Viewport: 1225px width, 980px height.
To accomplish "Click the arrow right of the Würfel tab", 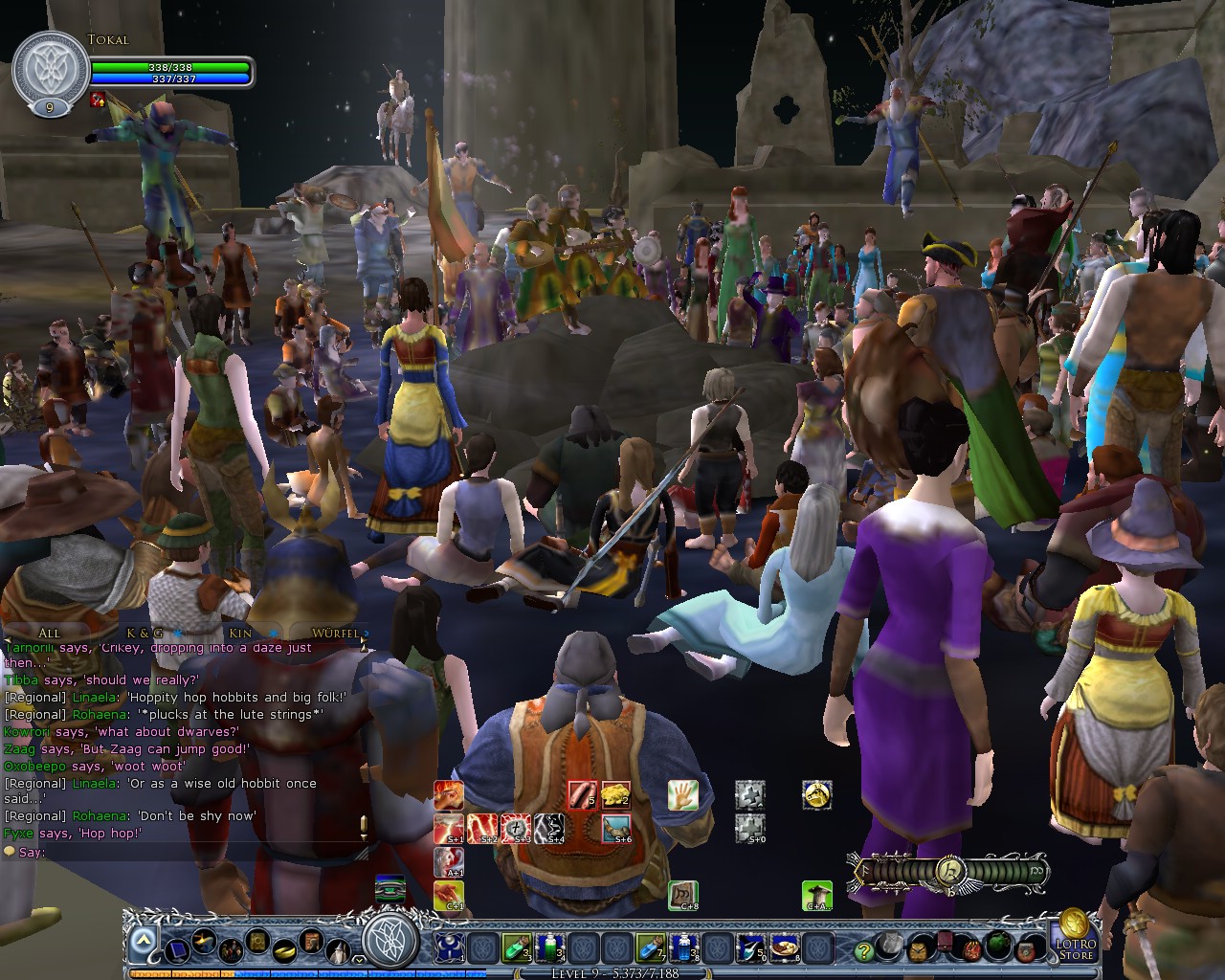I will point(367,635).
